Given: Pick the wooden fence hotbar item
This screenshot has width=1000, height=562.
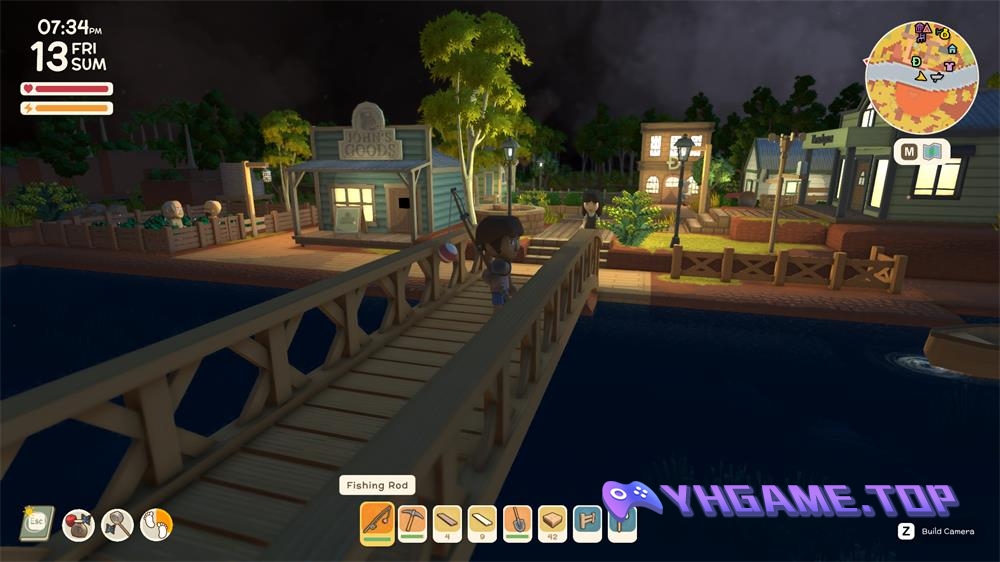Looking at the screenshot, I should tap(587, 522).
